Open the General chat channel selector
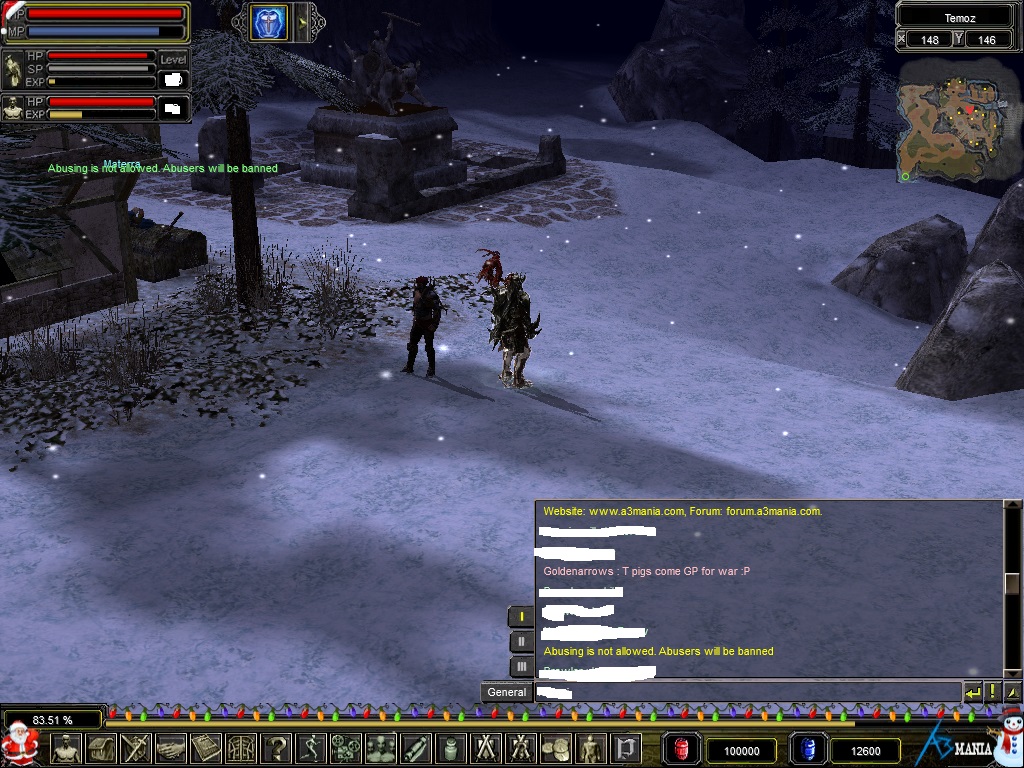 click(x=506, y=692)
